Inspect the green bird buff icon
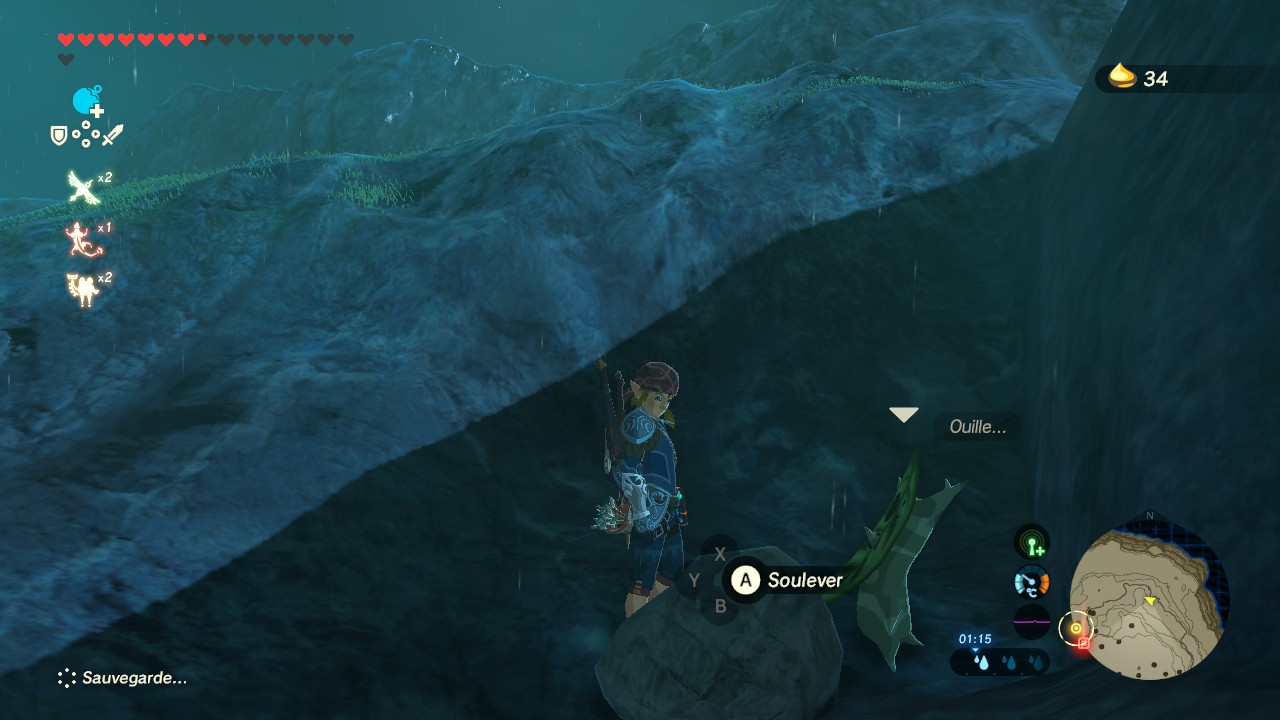Viewport: 1280px width, 720px height. tap(80, 187)
